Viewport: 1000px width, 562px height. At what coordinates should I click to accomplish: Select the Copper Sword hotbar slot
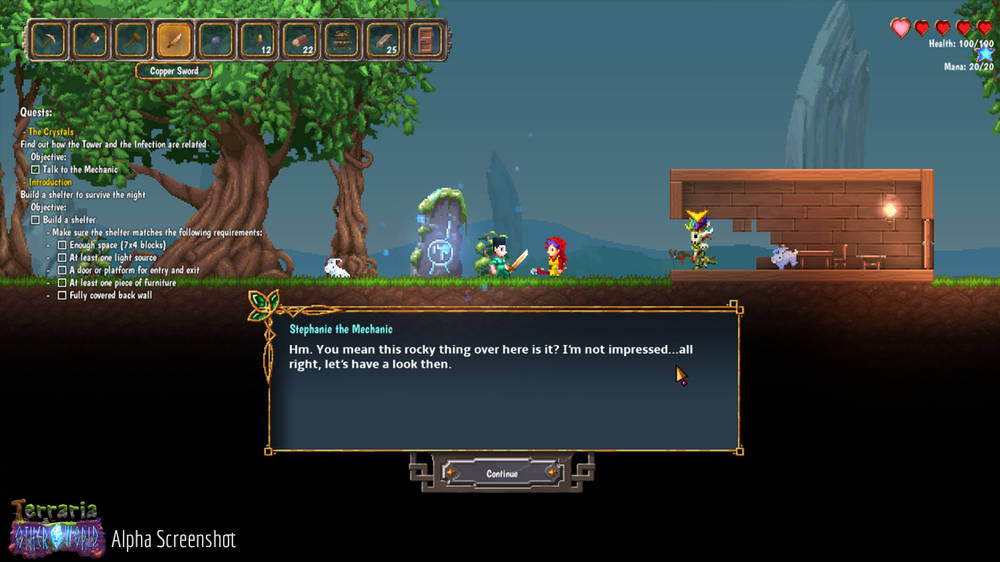[x=174, y=41]
